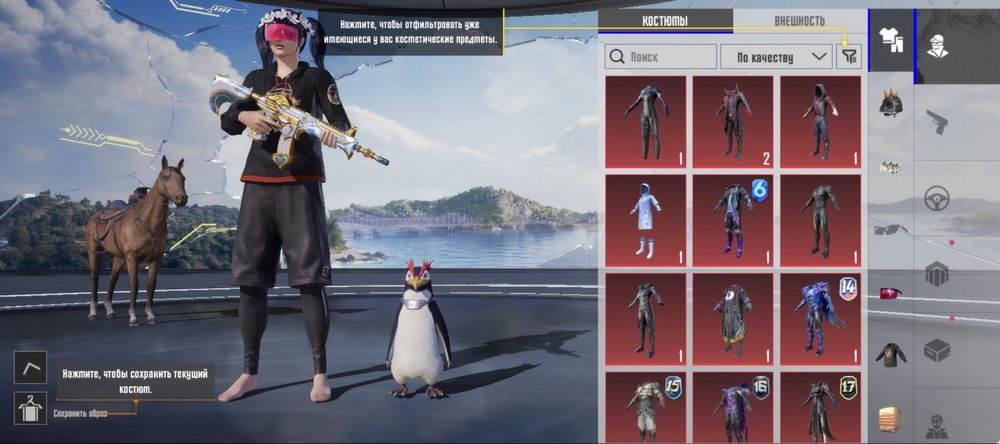This screenshot has height=444, width=1000.
Task: Choose the light blue hooded raincoat costume
Action: point(645,220)
